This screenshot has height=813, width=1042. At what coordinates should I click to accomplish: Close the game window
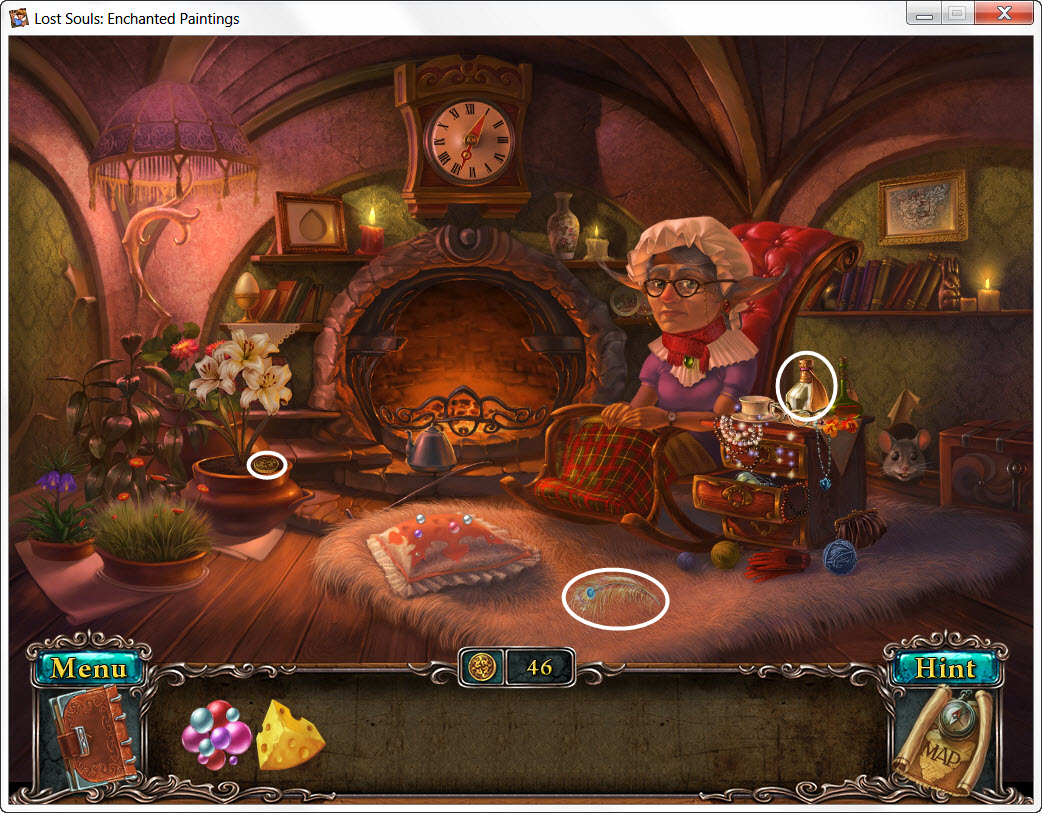1004,15
